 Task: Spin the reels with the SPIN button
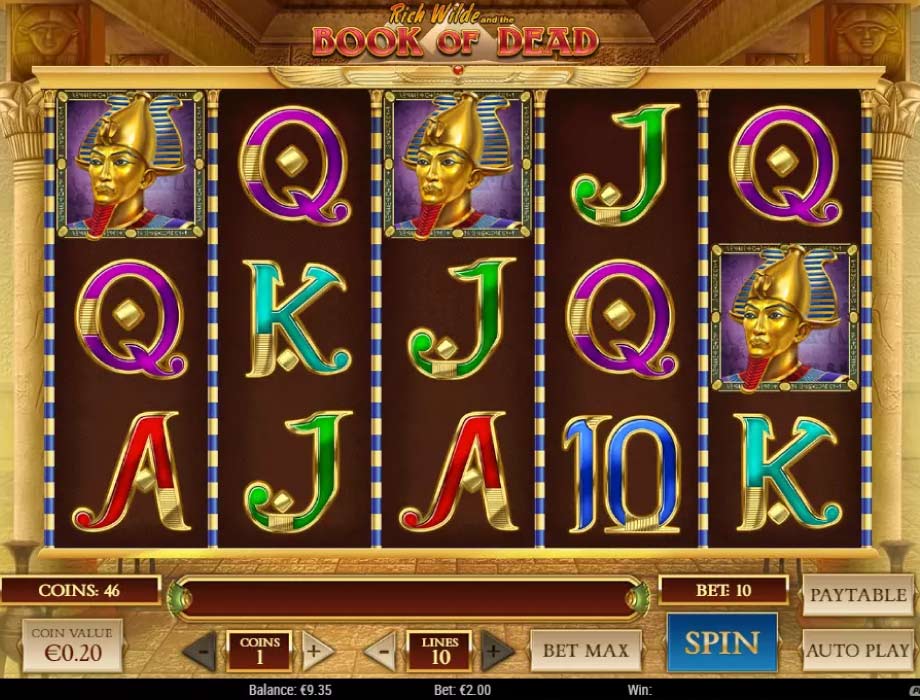tap(721, 641)
